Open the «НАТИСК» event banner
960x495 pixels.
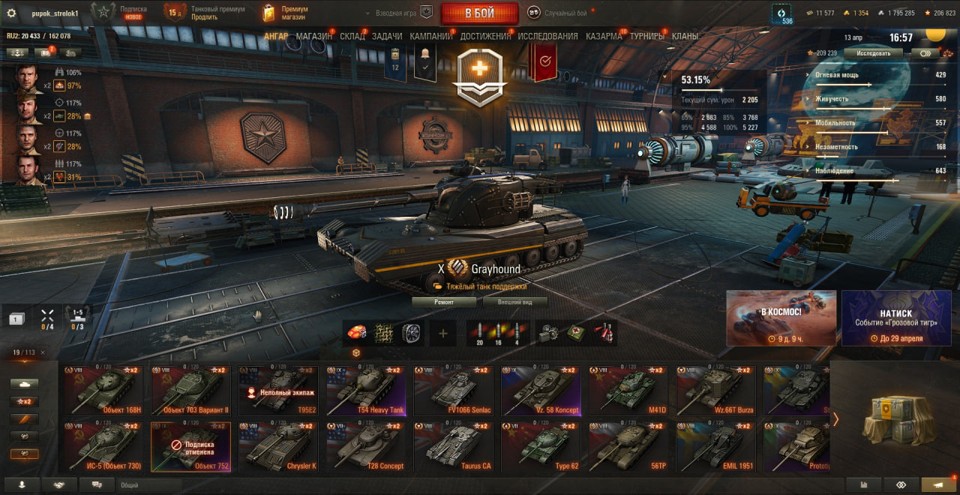(896, 318)
